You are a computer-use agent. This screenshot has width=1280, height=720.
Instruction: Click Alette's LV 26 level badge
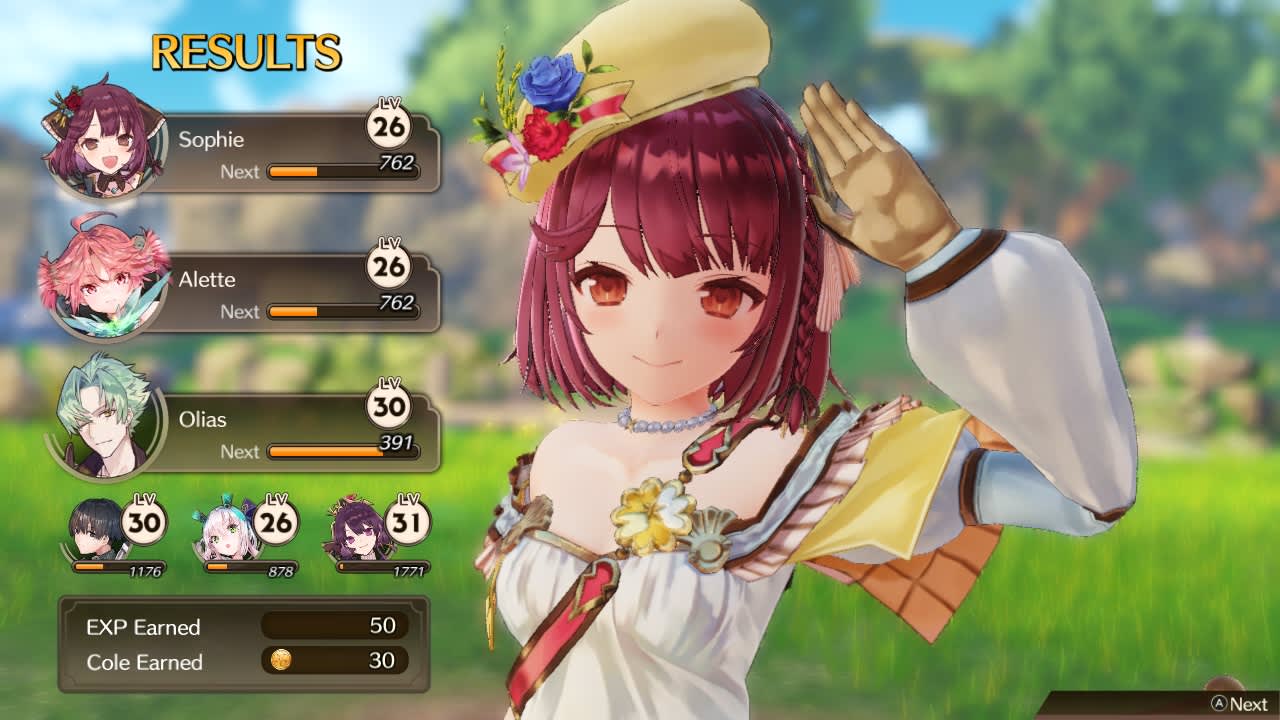pos(390,265)
